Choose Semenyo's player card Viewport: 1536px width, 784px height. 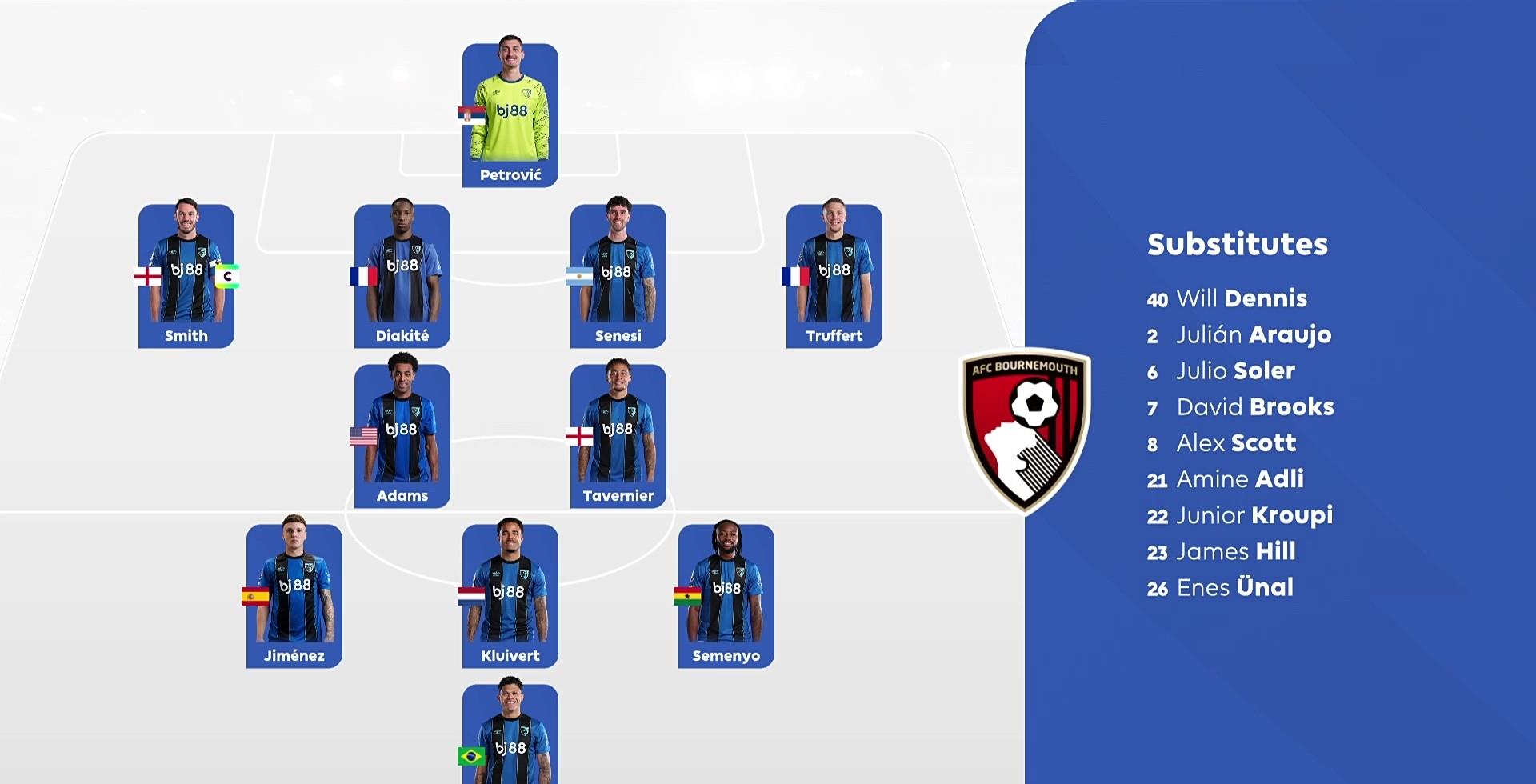pos(726,596)
